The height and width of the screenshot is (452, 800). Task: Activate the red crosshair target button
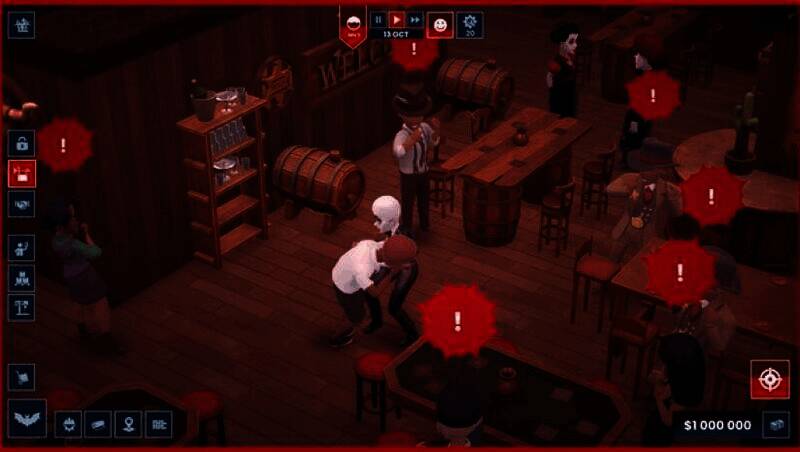click(769, 379)
